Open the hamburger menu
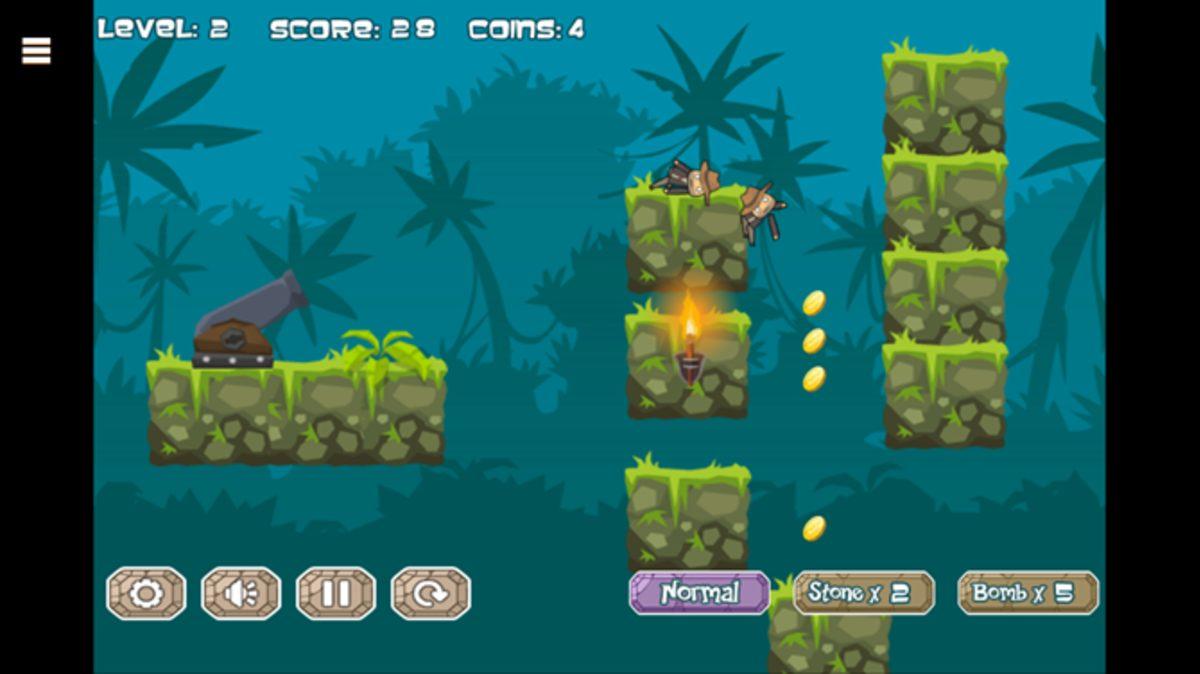Image resolution: width=1200 pixels, height=674 pixels. (36, 50)
